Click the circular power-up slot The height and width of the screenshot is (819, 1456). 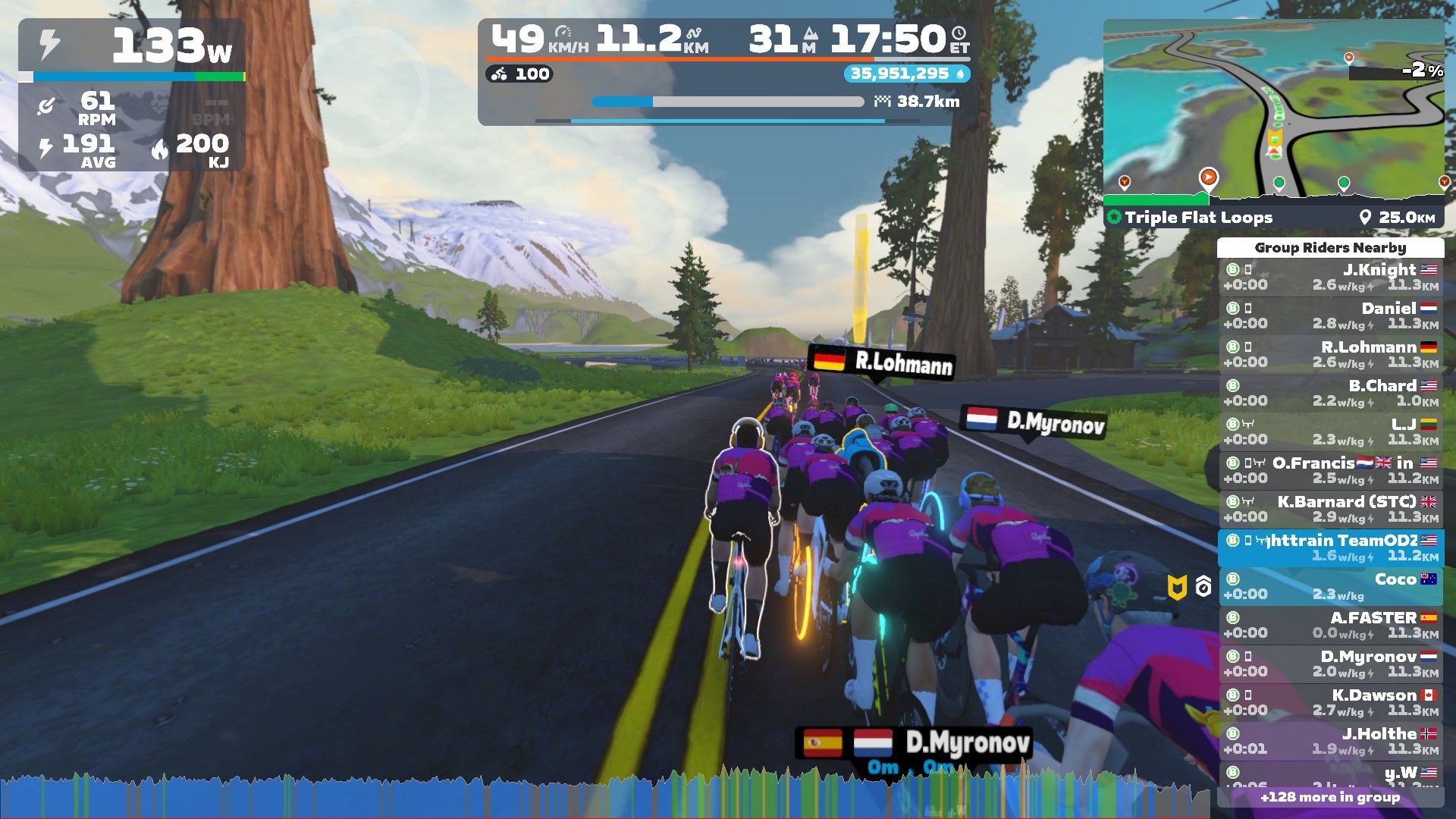pyautogui.click(x=364, y=91)
